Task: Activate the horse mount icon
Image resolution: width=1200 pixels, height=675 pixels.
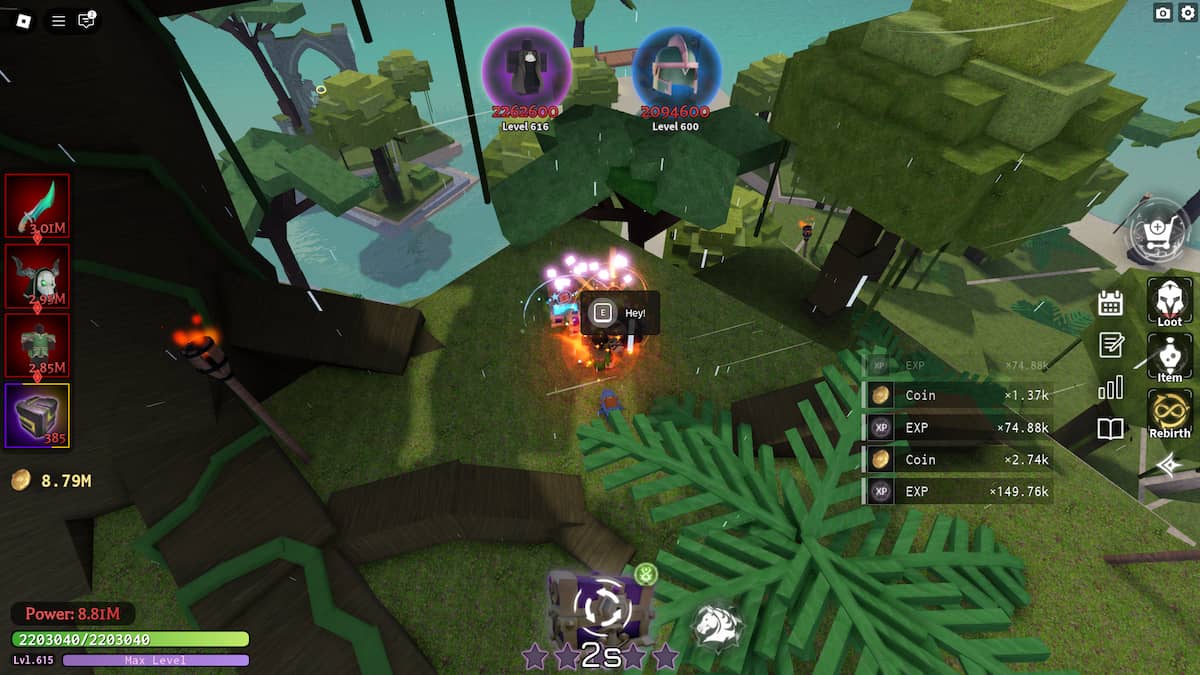Action: 716,624
